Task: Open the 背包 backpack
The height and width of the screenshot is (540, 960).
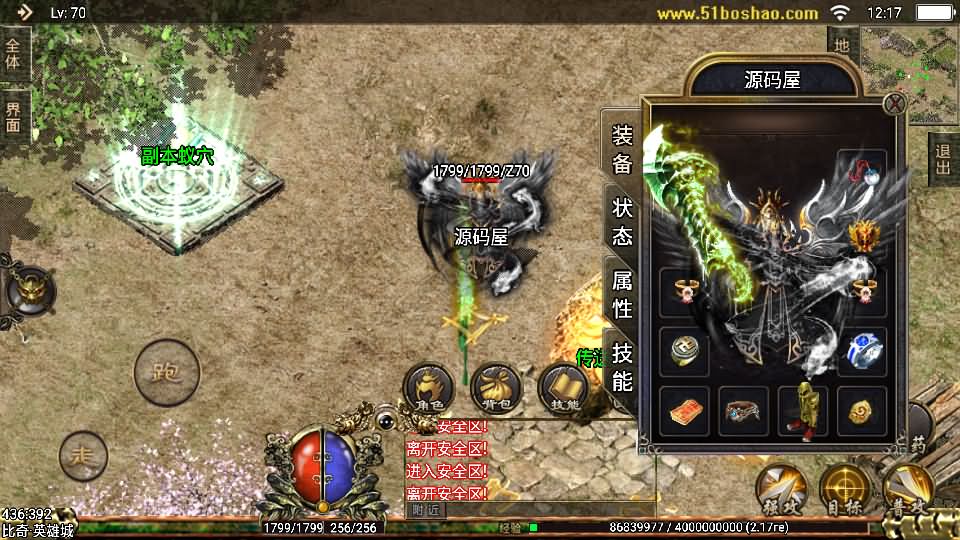Action: click(496, 388)
